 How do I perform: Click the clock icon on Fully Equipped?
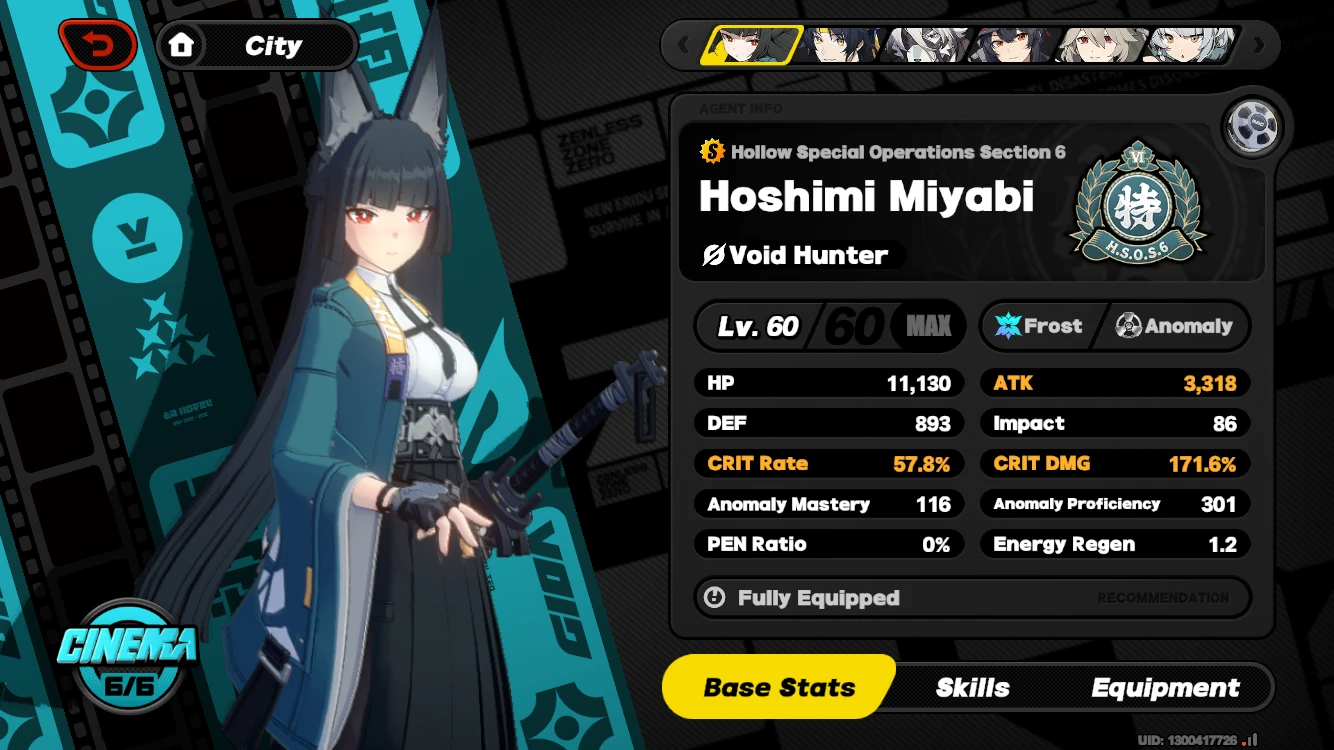tap(716, 597)
